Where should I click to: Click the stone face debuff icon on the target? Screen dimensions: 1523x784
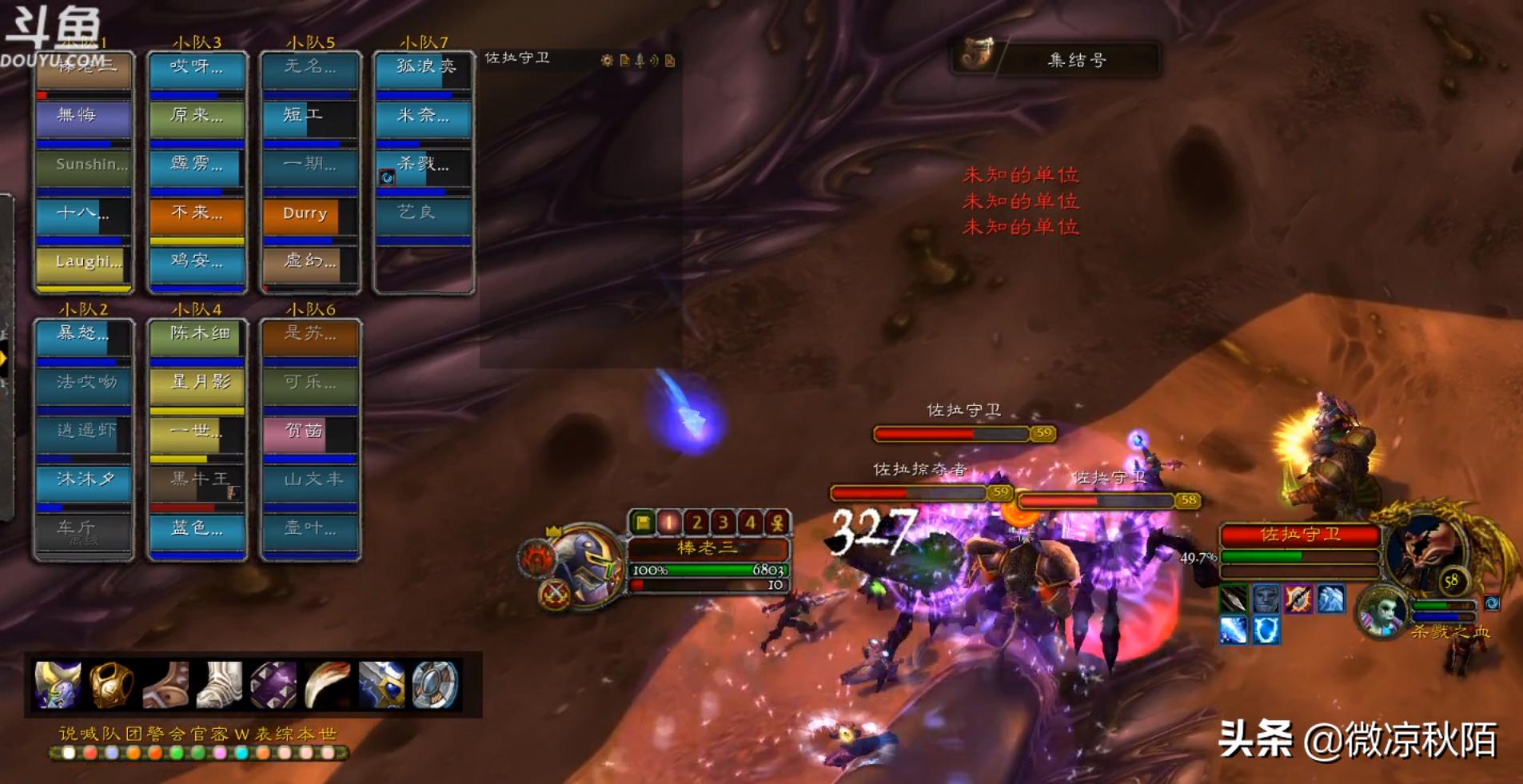1265,598
